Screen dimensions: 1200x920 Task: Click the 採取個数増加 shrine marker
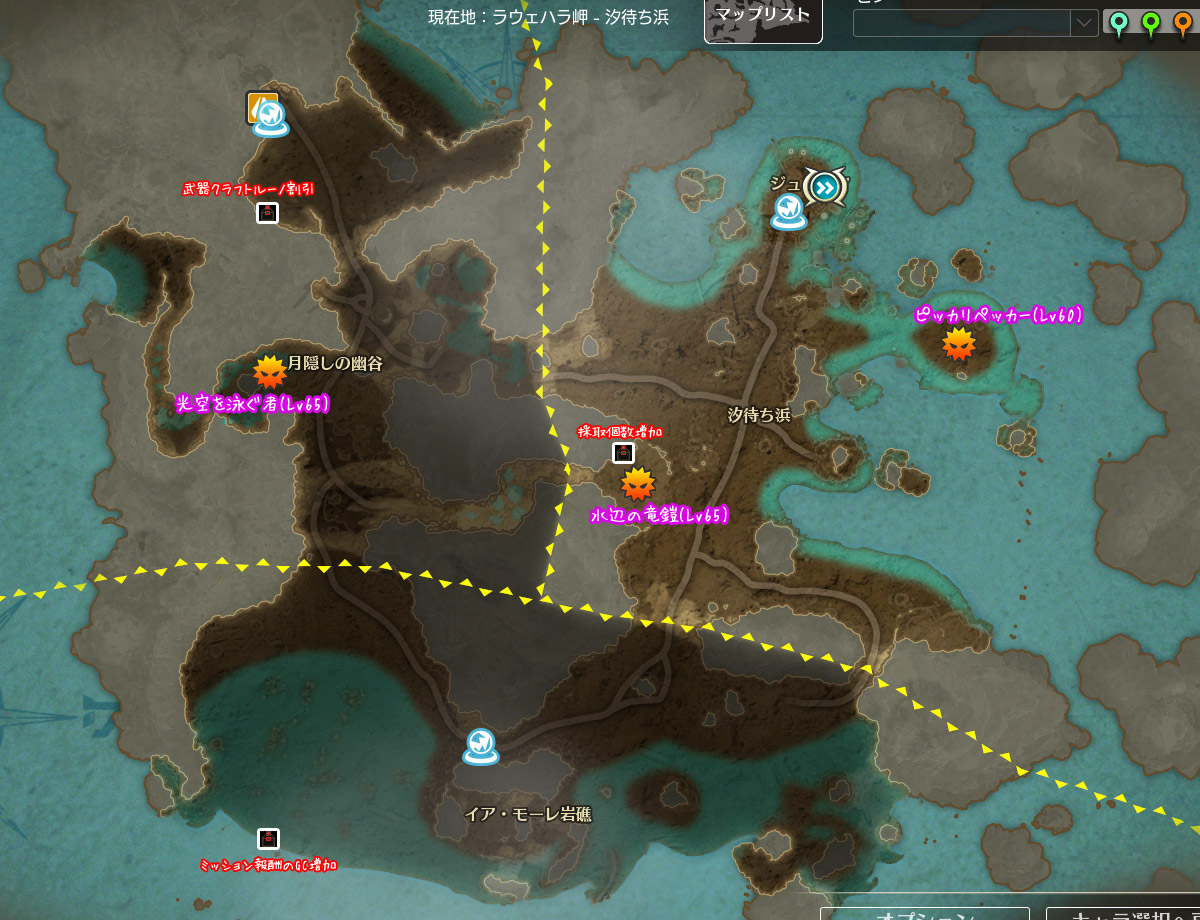(x=623, y=453)
